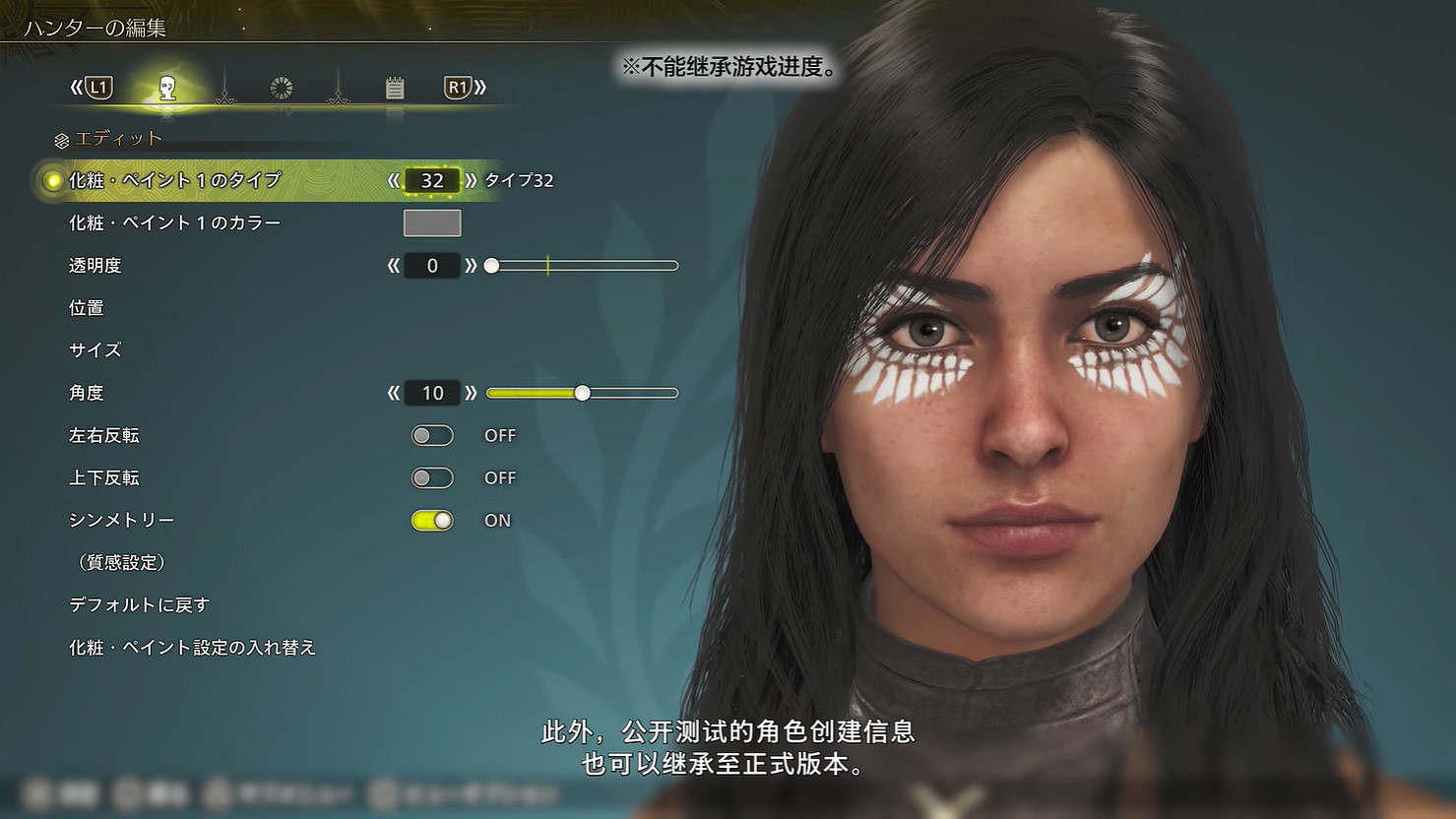Click the エディット section header icon
The width and height of the screenshot is (1456, 819).
tap(61, 138)
